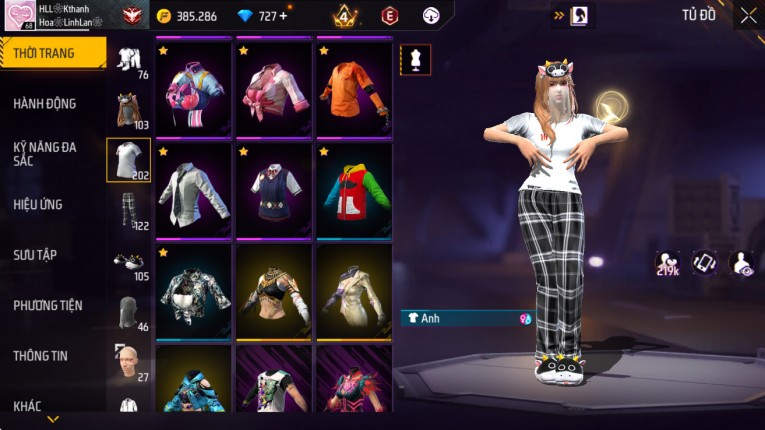Open the head category with face icon
Image resolution: width=765 pixels, height=430 pixels.
[x=128, y=360]
